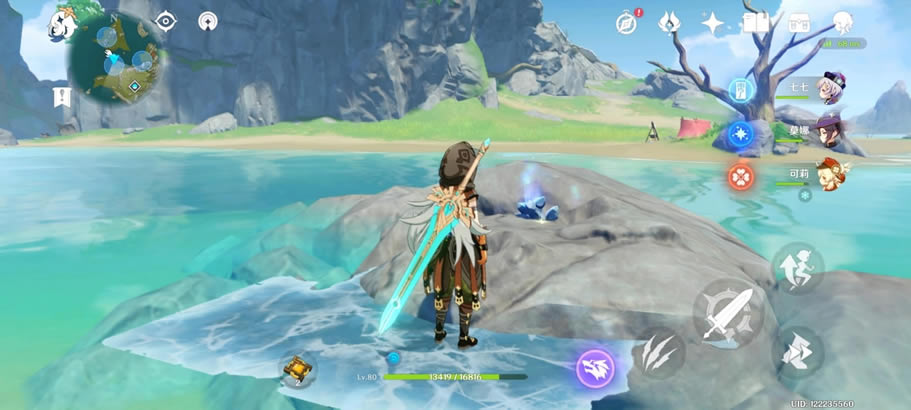Activate the claw elemental skill
Image resolution: width=911 pixels, height=410 pixels.
point(658,352)
